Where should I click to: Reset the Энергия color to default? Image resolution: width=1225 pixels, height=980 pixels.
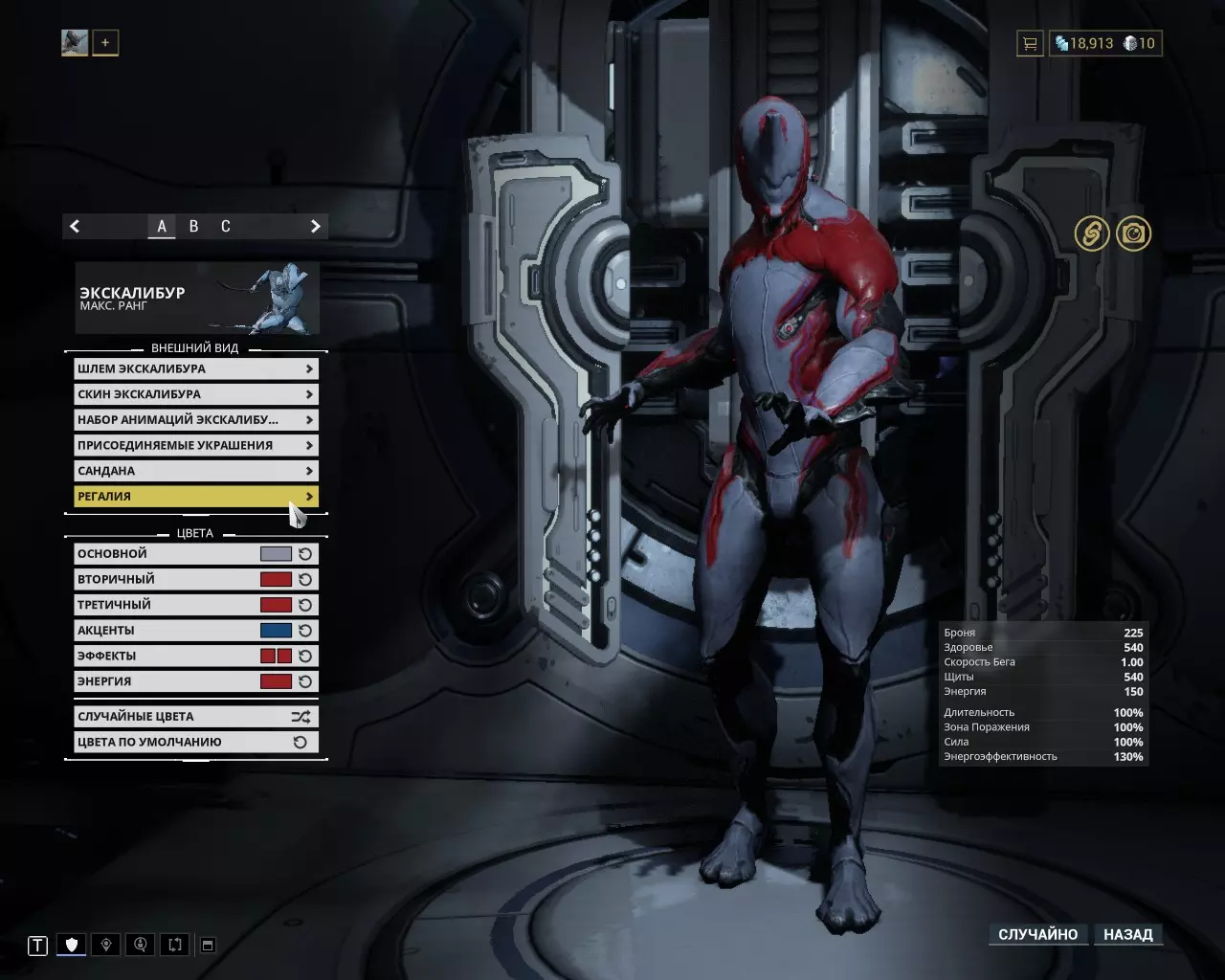click(x=305, y=681)
